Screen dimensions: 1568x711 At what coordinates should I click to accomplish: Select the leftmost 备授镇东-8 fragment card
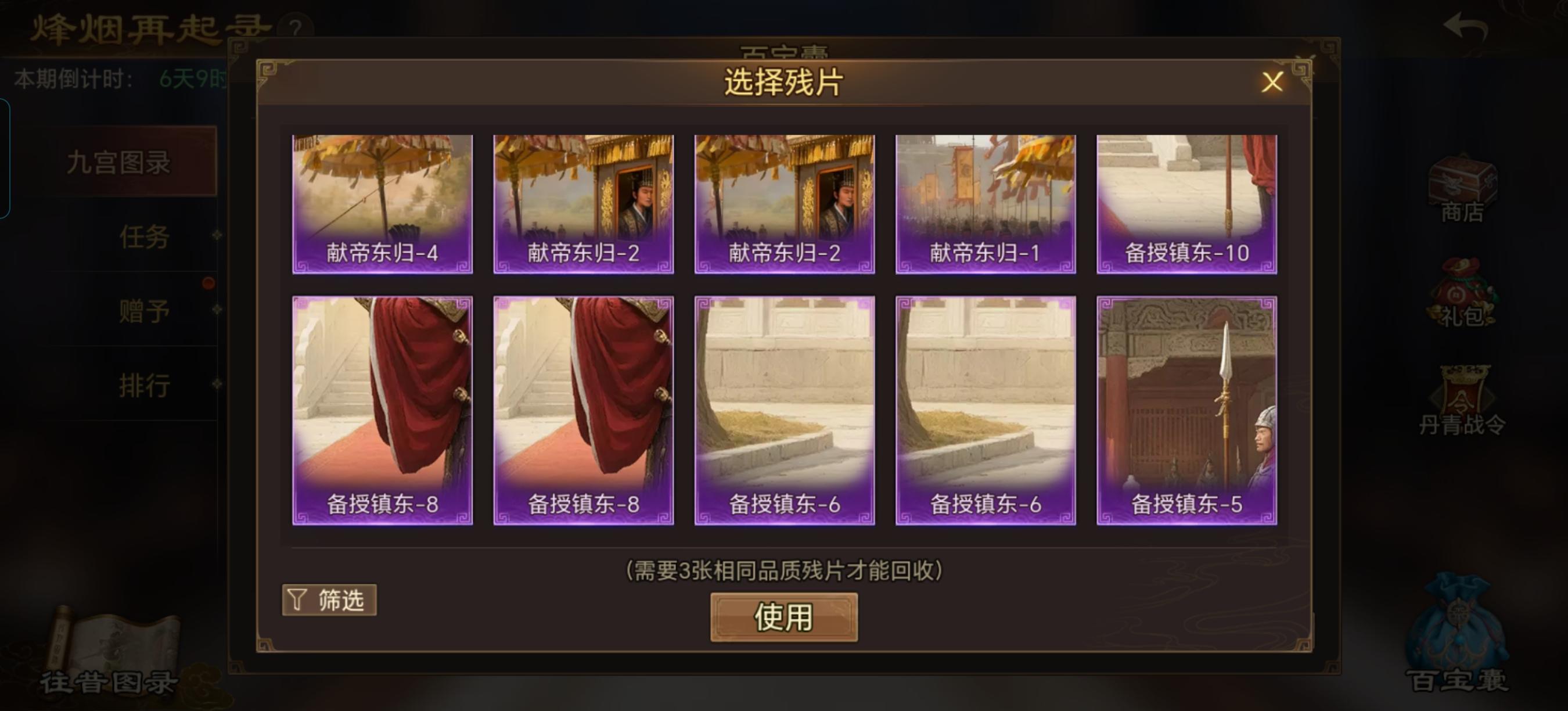[x=382, y=408]
